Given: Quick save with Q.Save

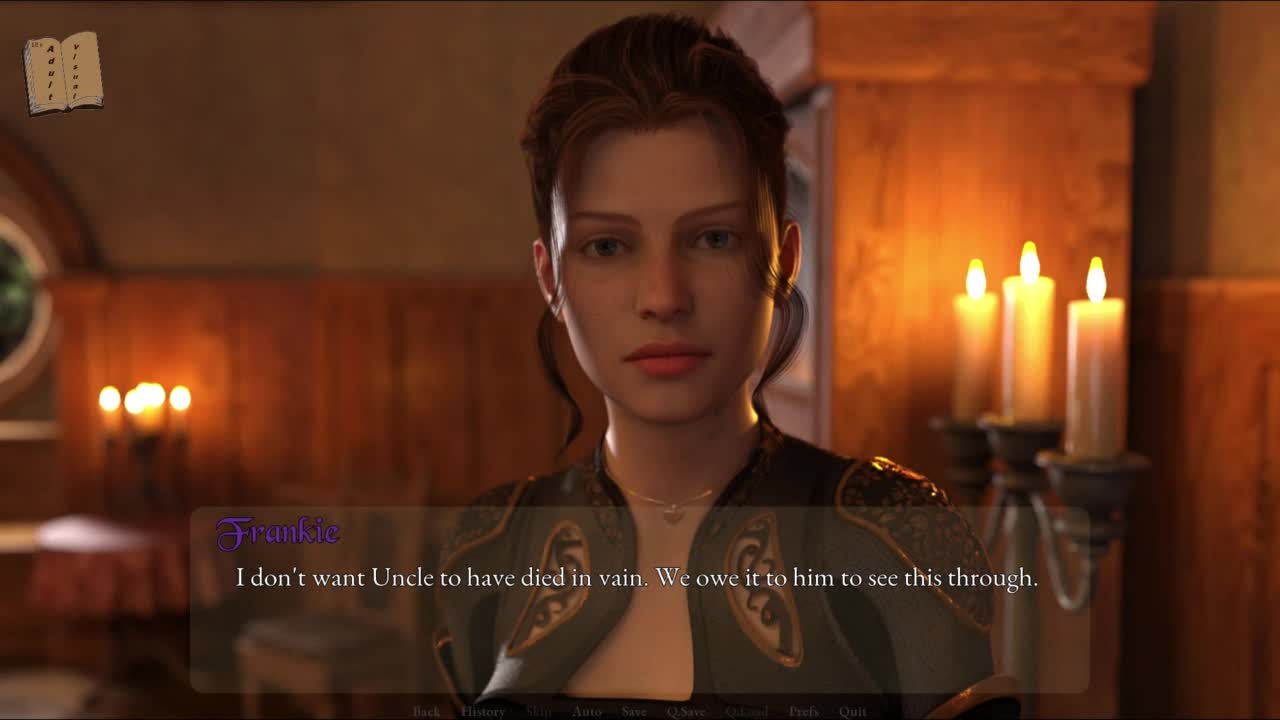Looking at the screenshot, I should (686, 712).
